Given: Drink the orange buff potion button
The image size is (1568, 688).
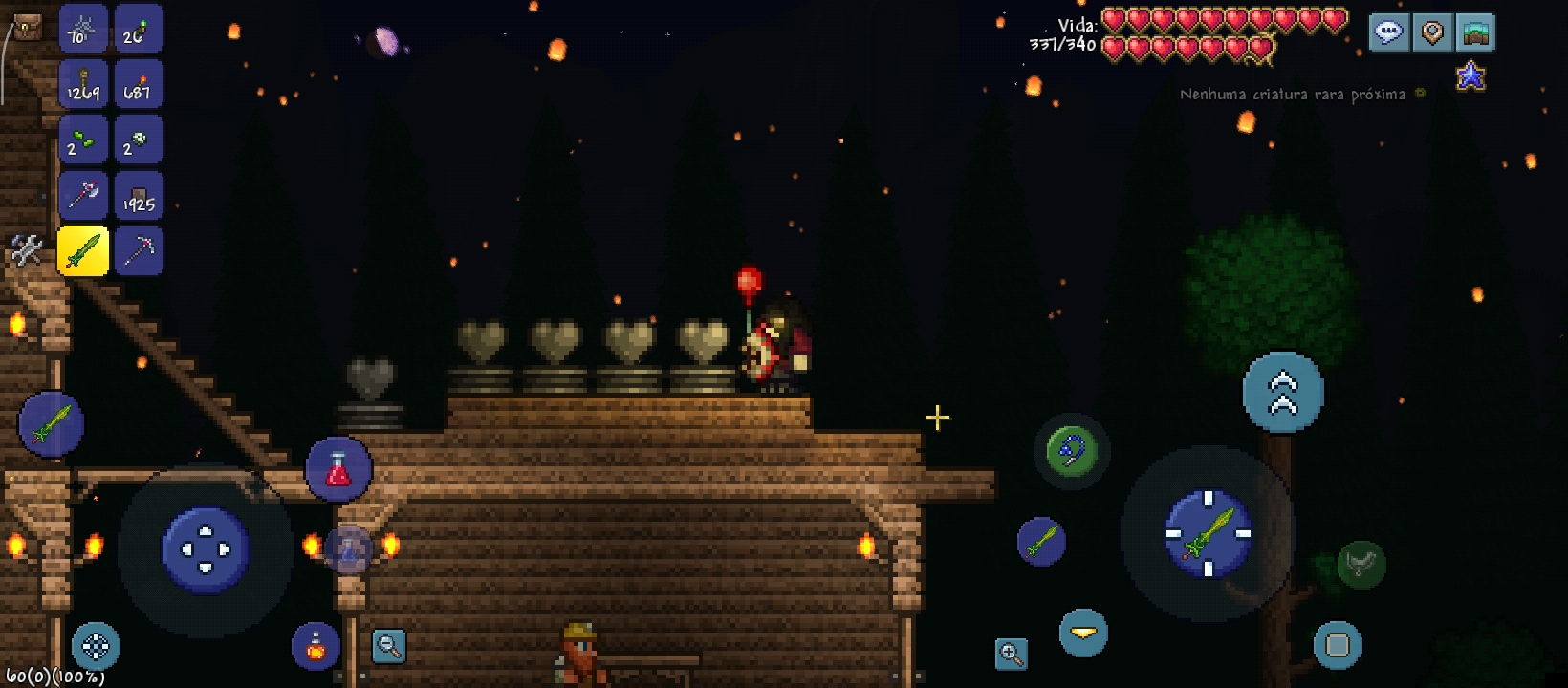Looking at the screenshot, I should click(x=316, y=646).
